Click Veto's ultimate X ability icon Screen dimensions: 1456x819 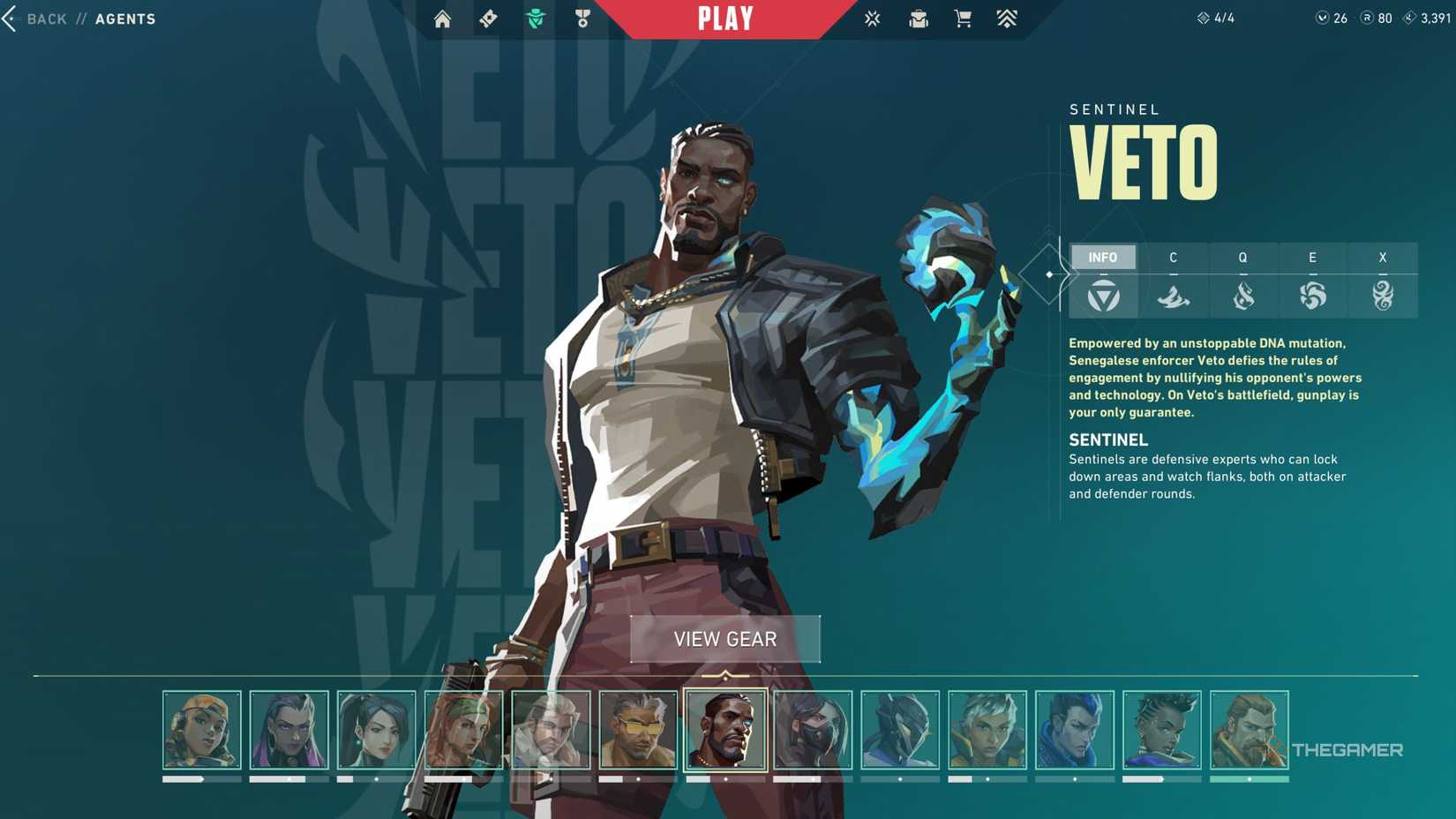[1383, 297]
